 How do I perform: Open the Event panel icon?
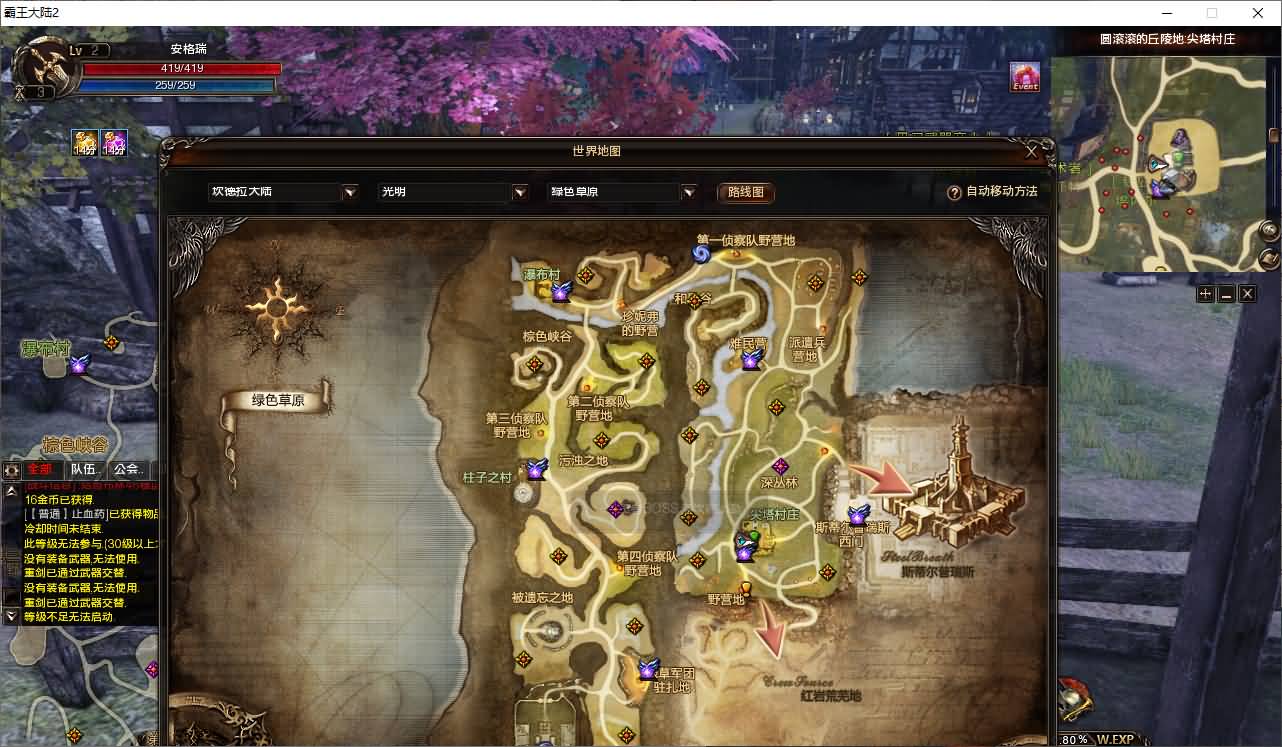(x=1024, y=79)
